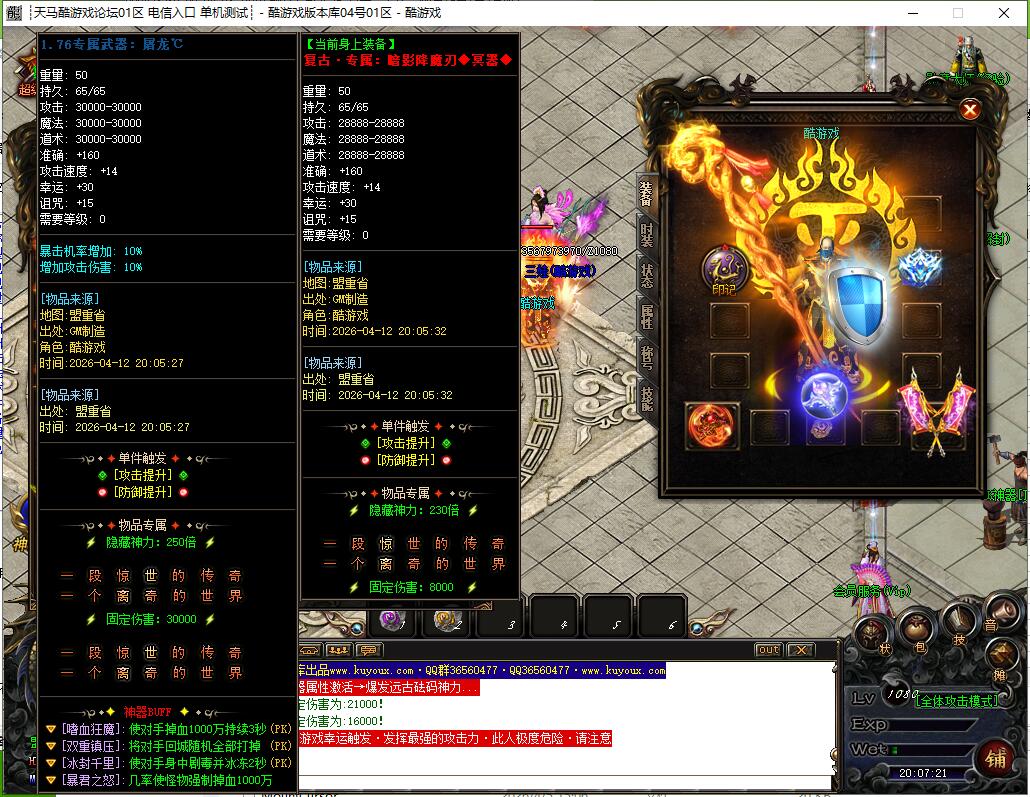Viewport: 1030px width, 797px height.
Task: Close the chat window with its X button
Action: [800, 650]
